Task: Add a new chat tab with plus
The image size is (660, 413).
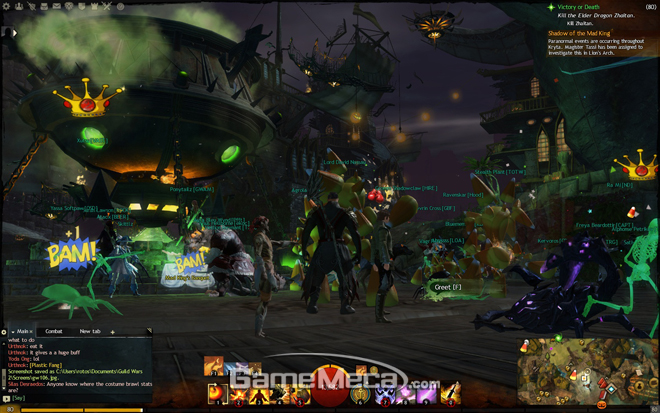Action: [x=112, y=331]
